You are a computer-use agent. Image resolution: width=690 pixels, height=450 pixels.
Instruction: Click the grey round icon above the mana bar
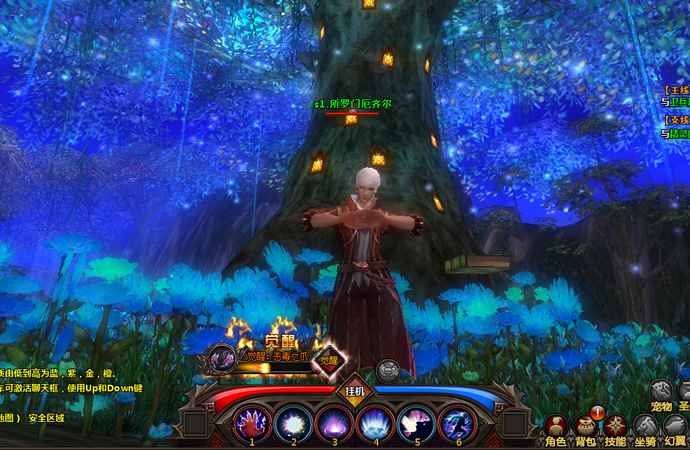tap(388, 370)
